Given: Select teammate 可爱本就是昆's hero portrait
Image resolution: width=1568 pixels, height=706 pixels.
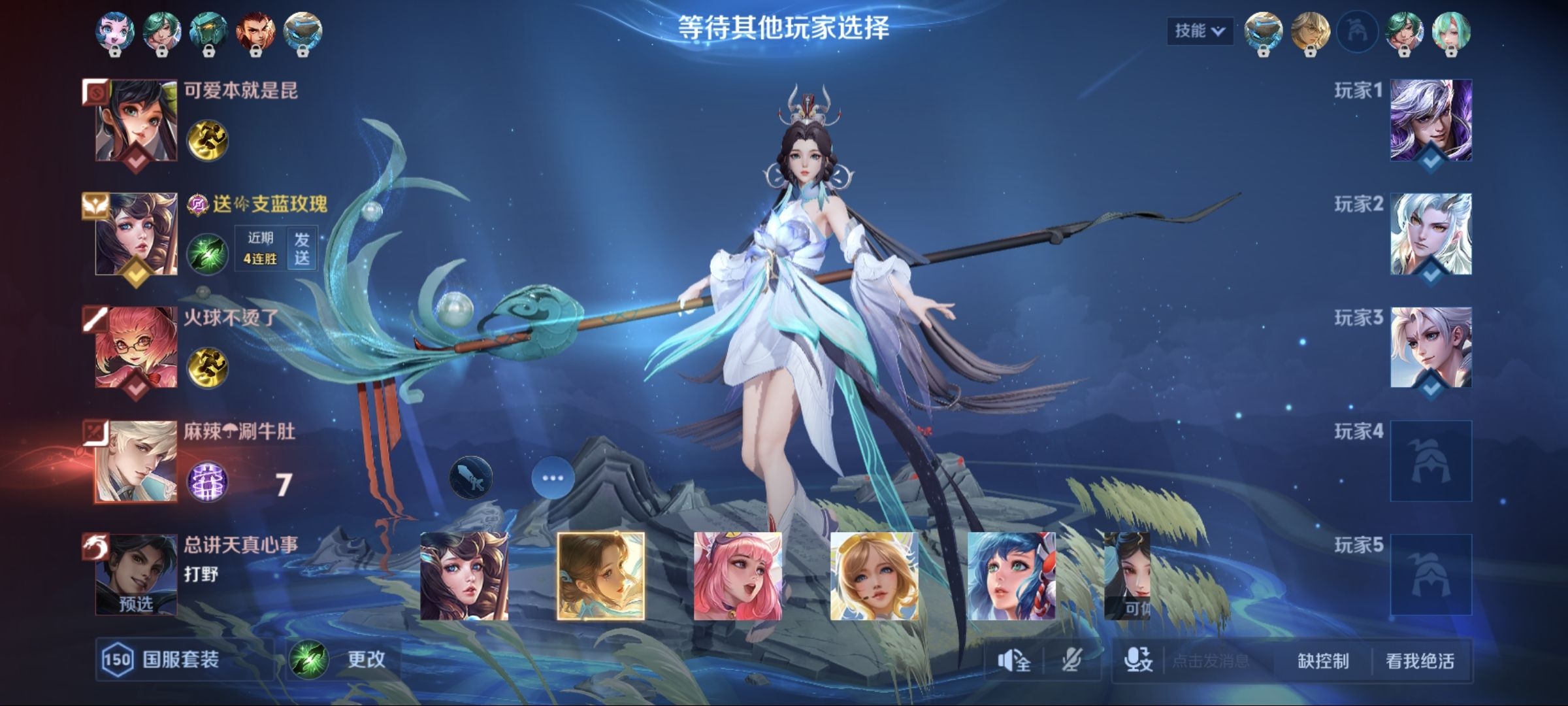Looking at the screenshot, I should (136, 120).
